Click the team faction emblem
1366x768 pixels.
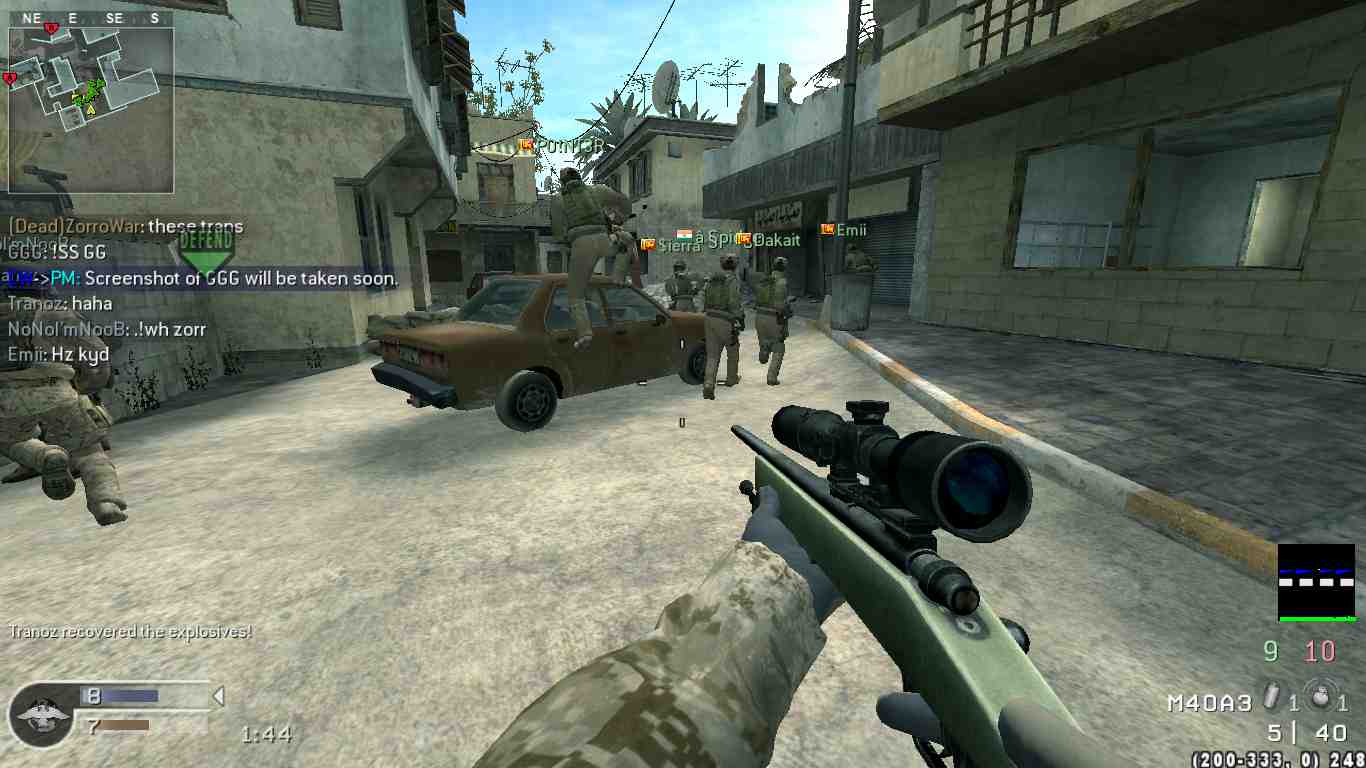41,714
